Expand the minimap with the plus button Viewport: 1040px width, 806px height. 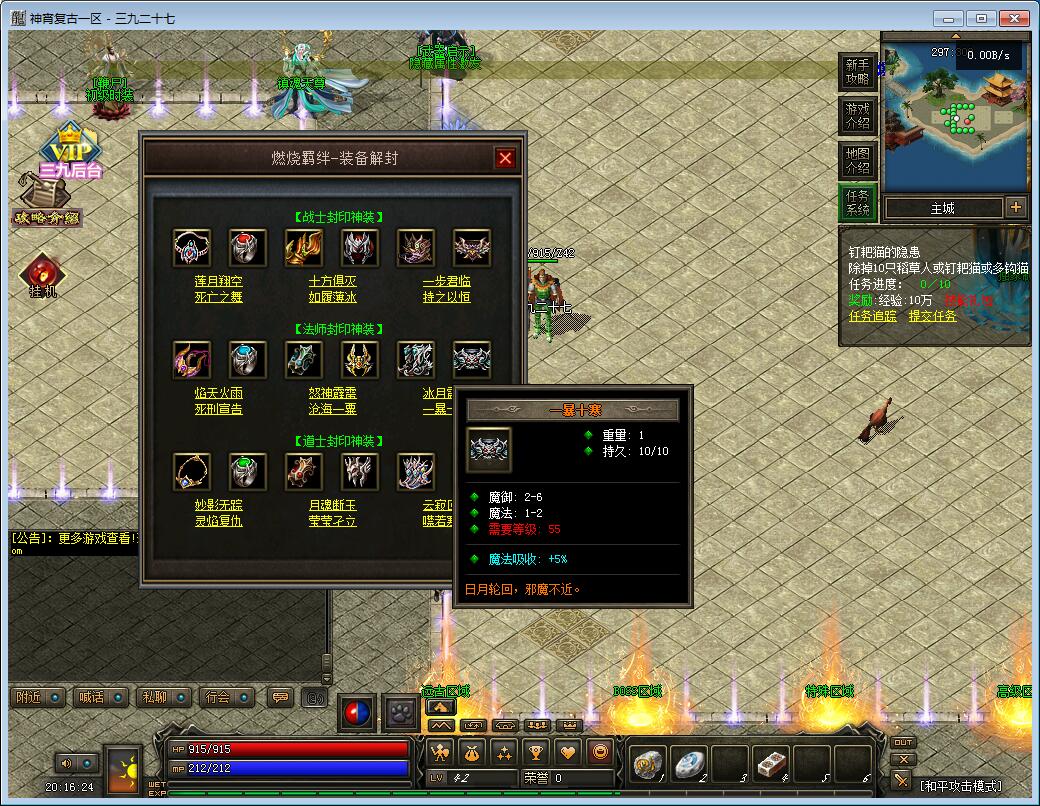[x=1016, y=208]
